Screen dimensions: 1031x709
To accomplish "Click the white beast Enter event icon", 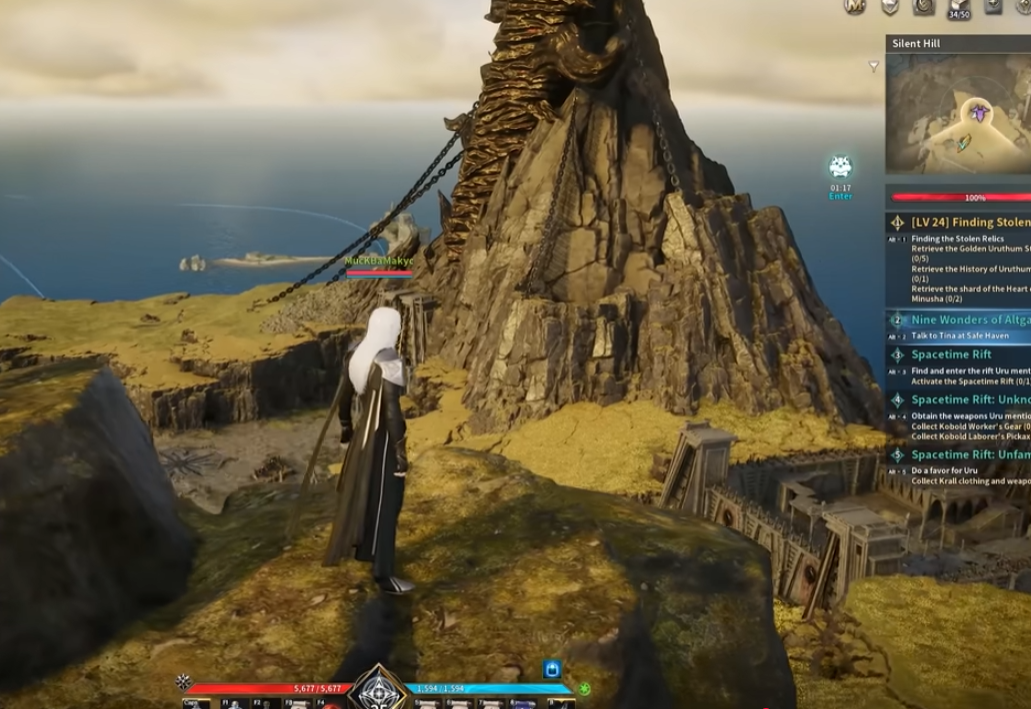I will point(840,167).
